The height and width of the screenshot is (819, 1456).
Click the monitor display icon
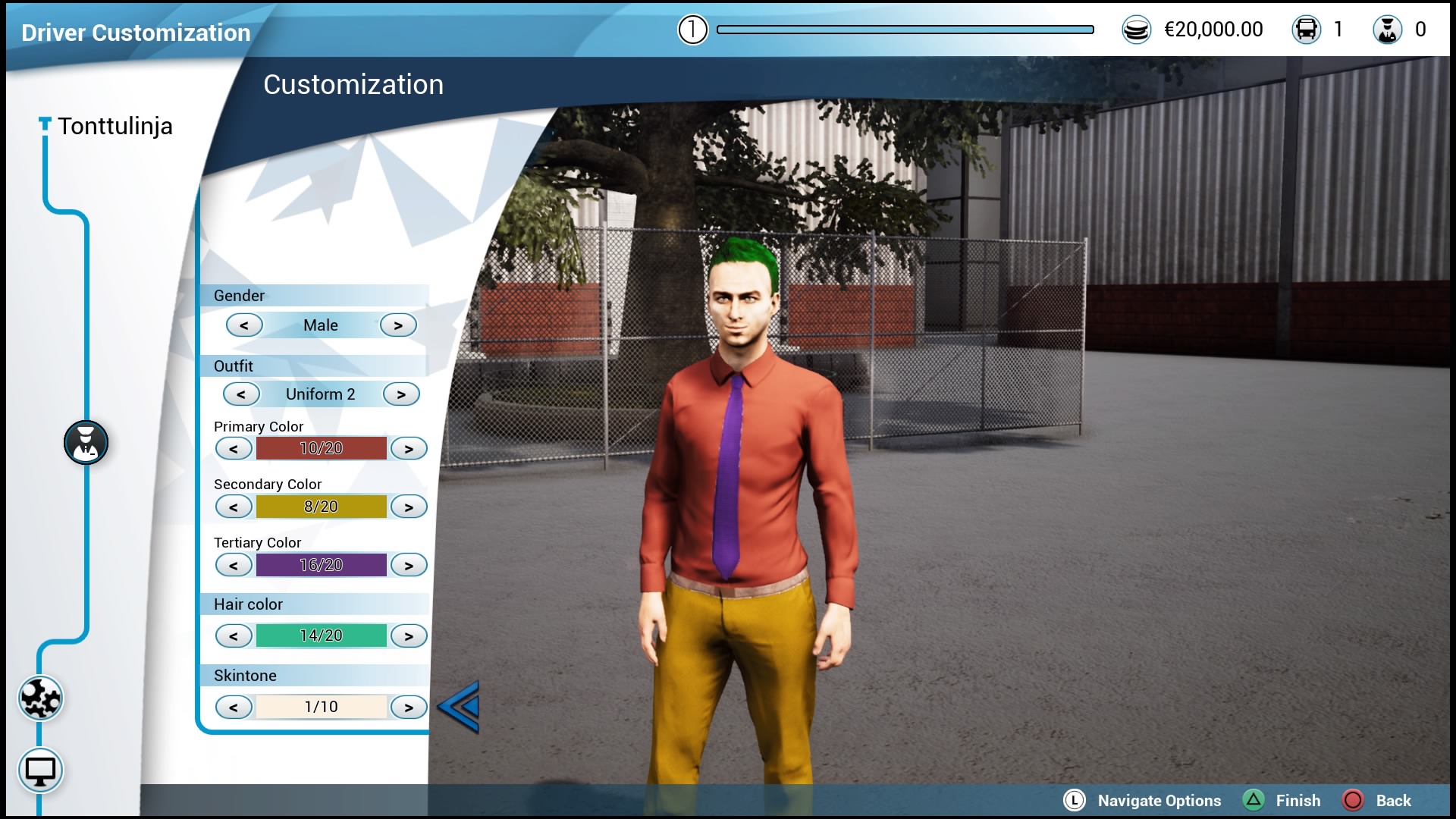click(40, 771)
